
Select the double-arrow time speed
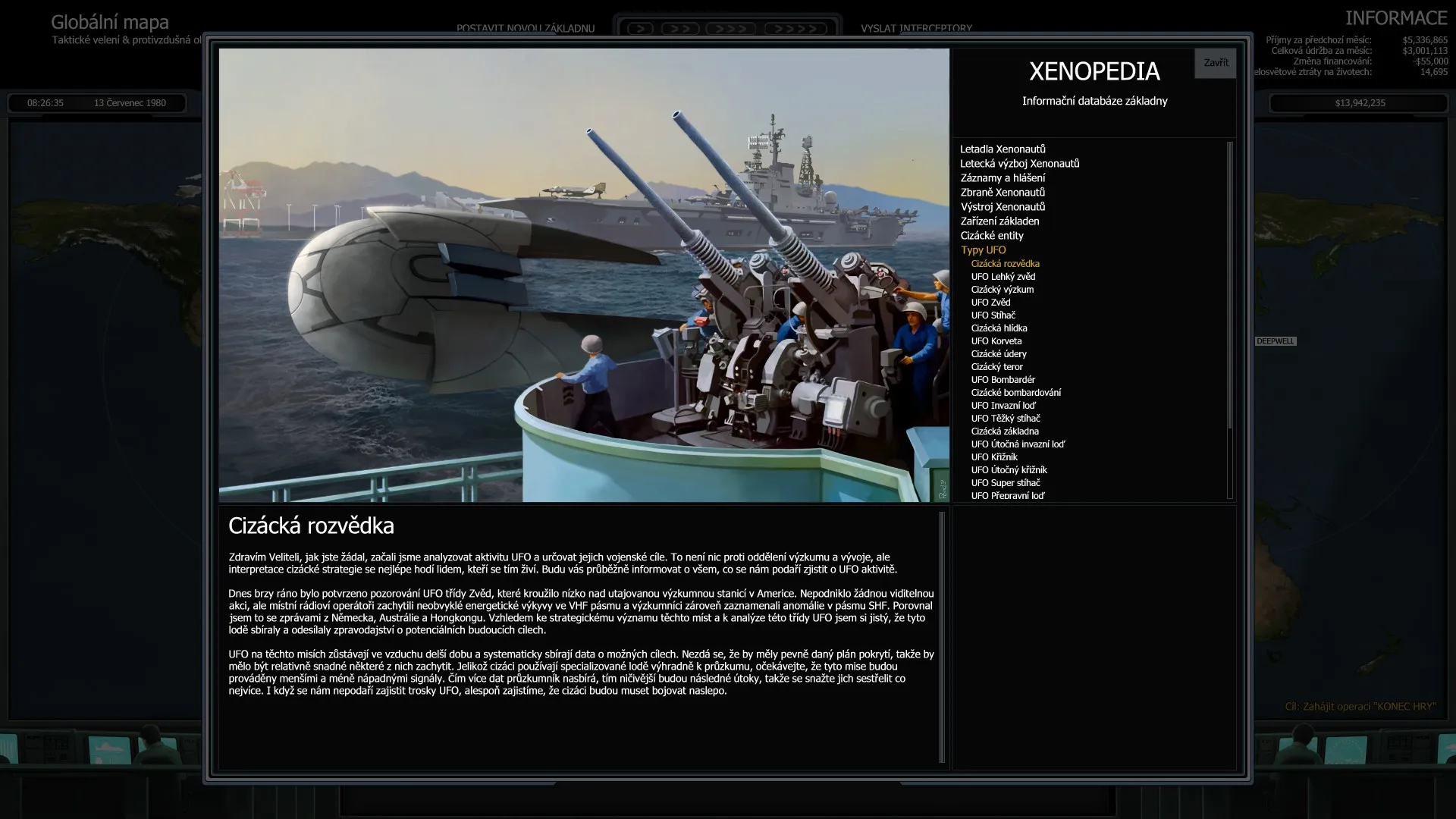[x=681, y=27]
